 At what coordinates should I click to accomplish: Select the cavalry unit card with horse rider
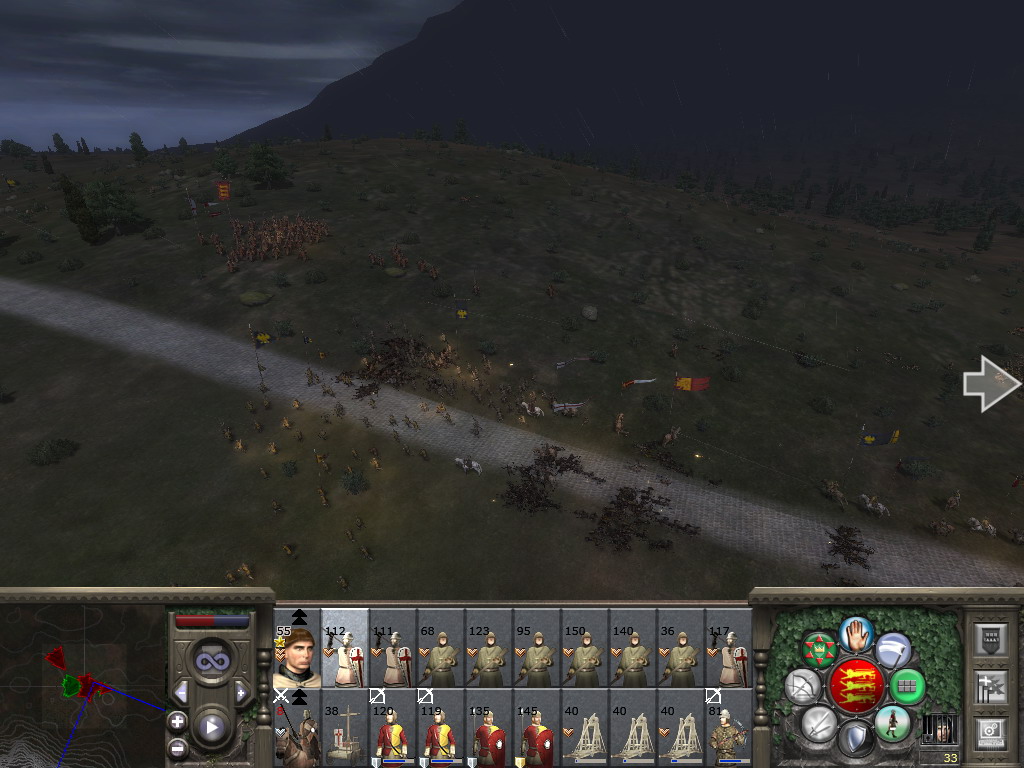coord(297,729)
